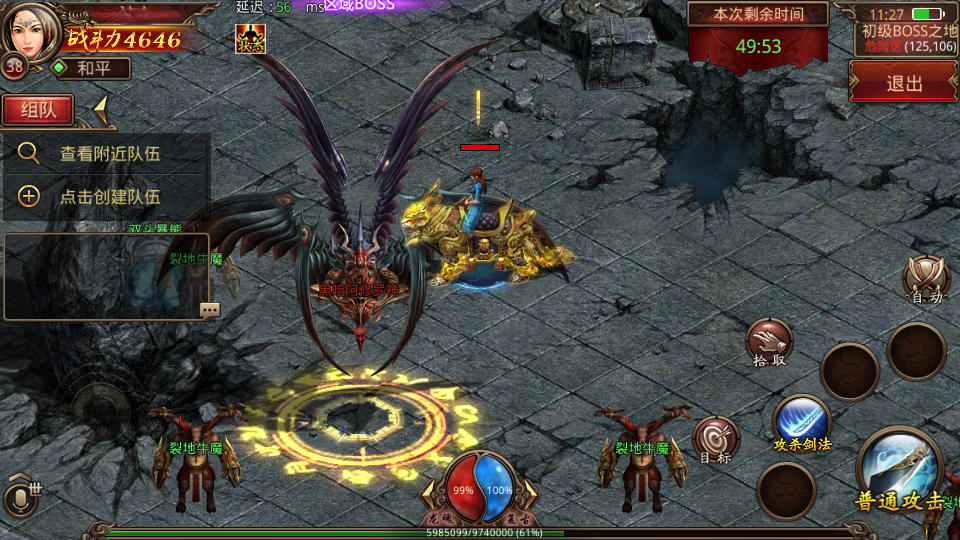
Task: Tap the 目标 target selection button
Action: (x=716, y=440)
